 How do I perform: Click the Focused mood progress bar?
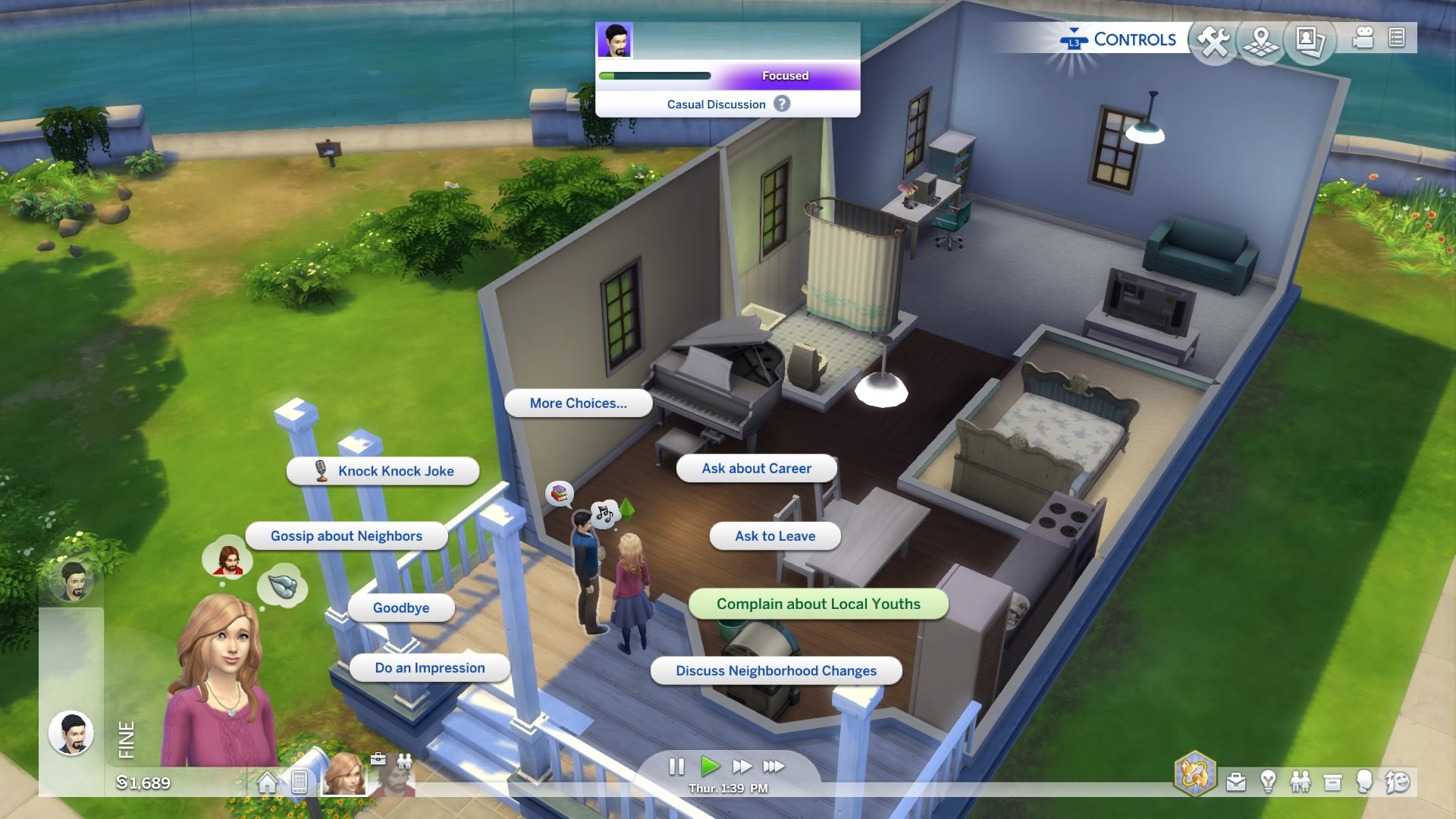coord(730,76)
